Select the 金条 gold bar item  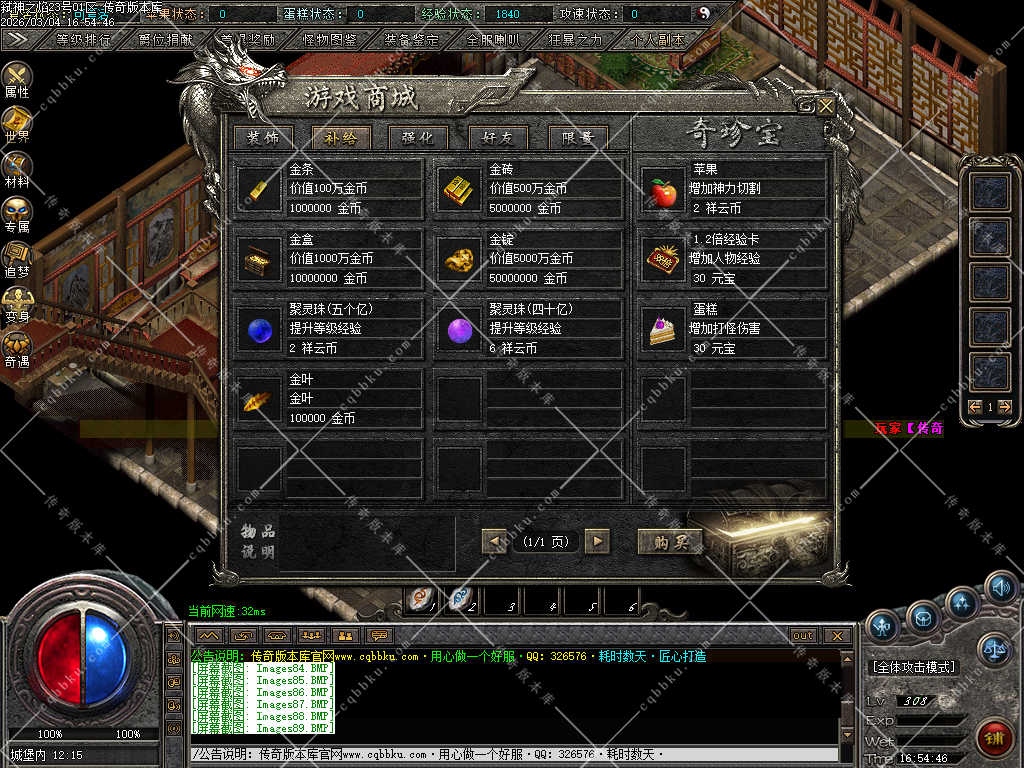tap(260, 189)
